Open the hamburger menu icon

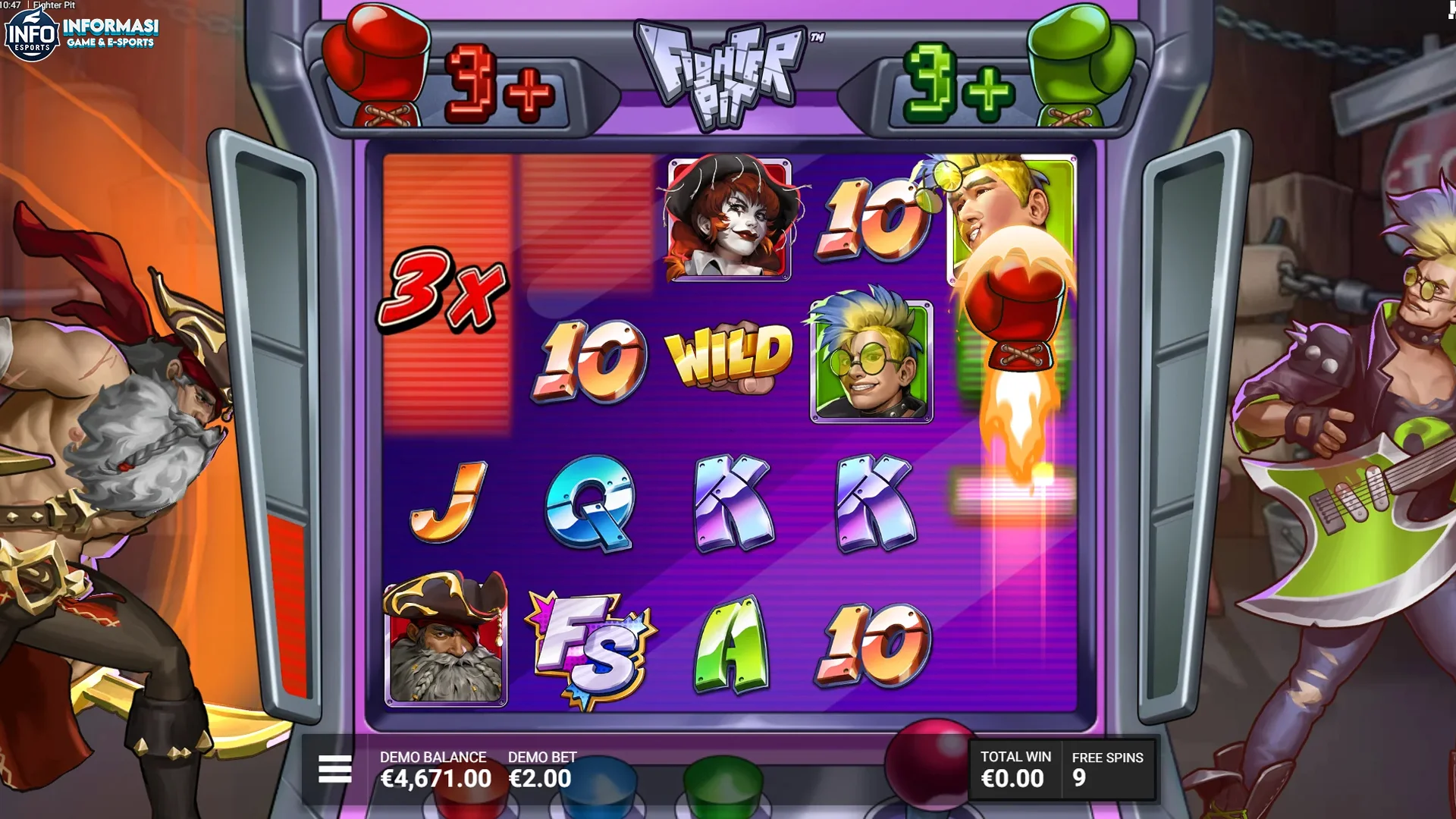point(334,768)
